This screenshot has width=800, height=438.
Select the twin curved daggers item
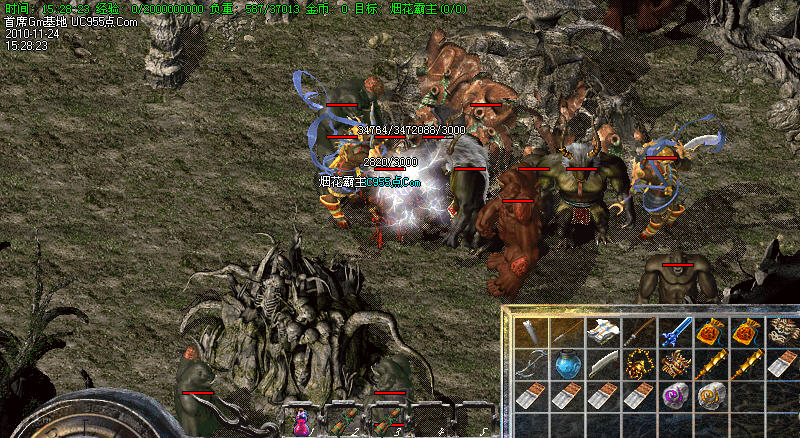(x=531, y=364)
